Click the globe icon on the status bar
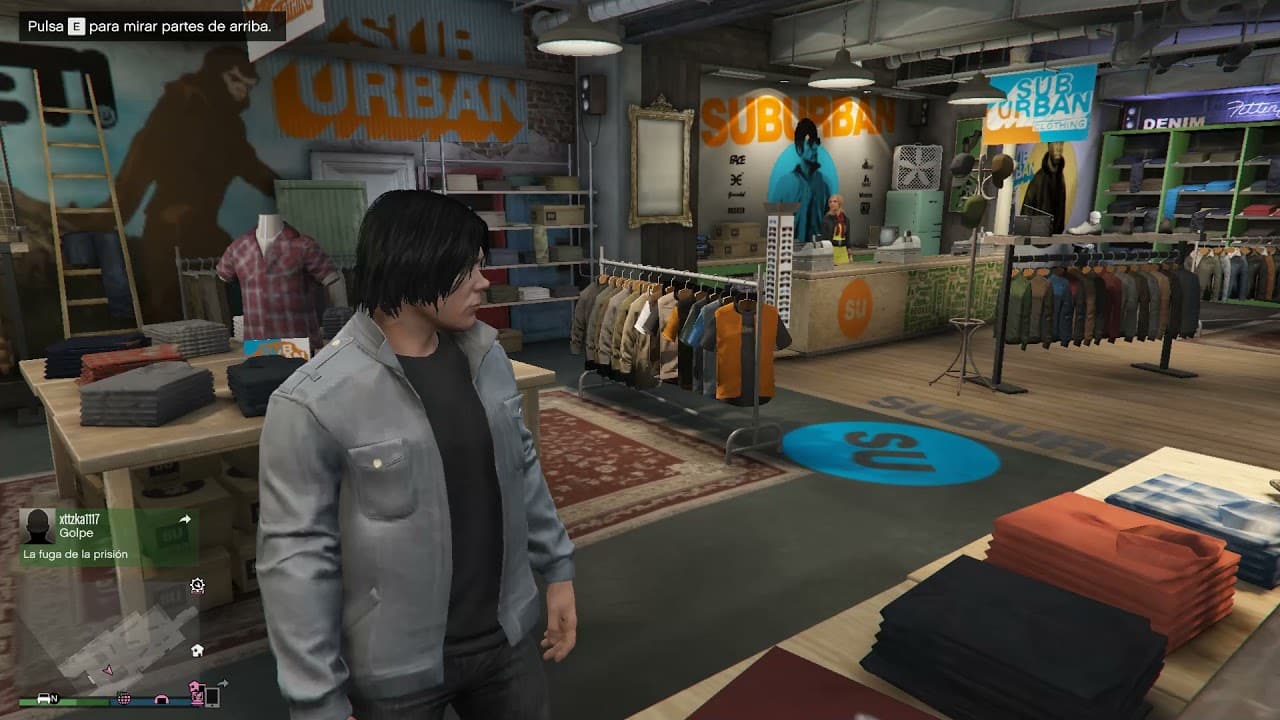The height and width of the screenshot is (720, 1280). pyautogui.click(x=125, y=700)
